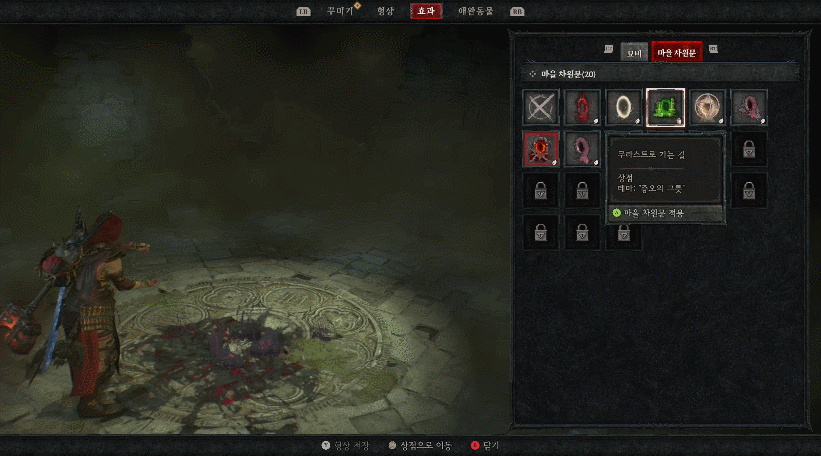Choose the crossed-out no-portal slot
The image size is (821, 456).
pyautogui.click(x=541, y=107)
